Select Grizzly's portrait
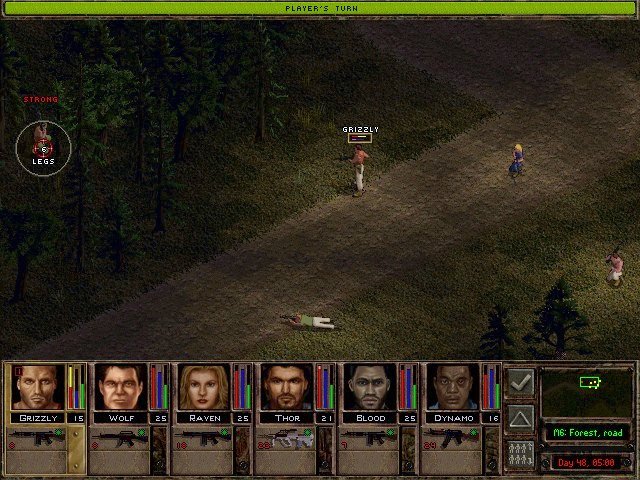The width and height of the screenshot is (640, 480). click(37, 387)
